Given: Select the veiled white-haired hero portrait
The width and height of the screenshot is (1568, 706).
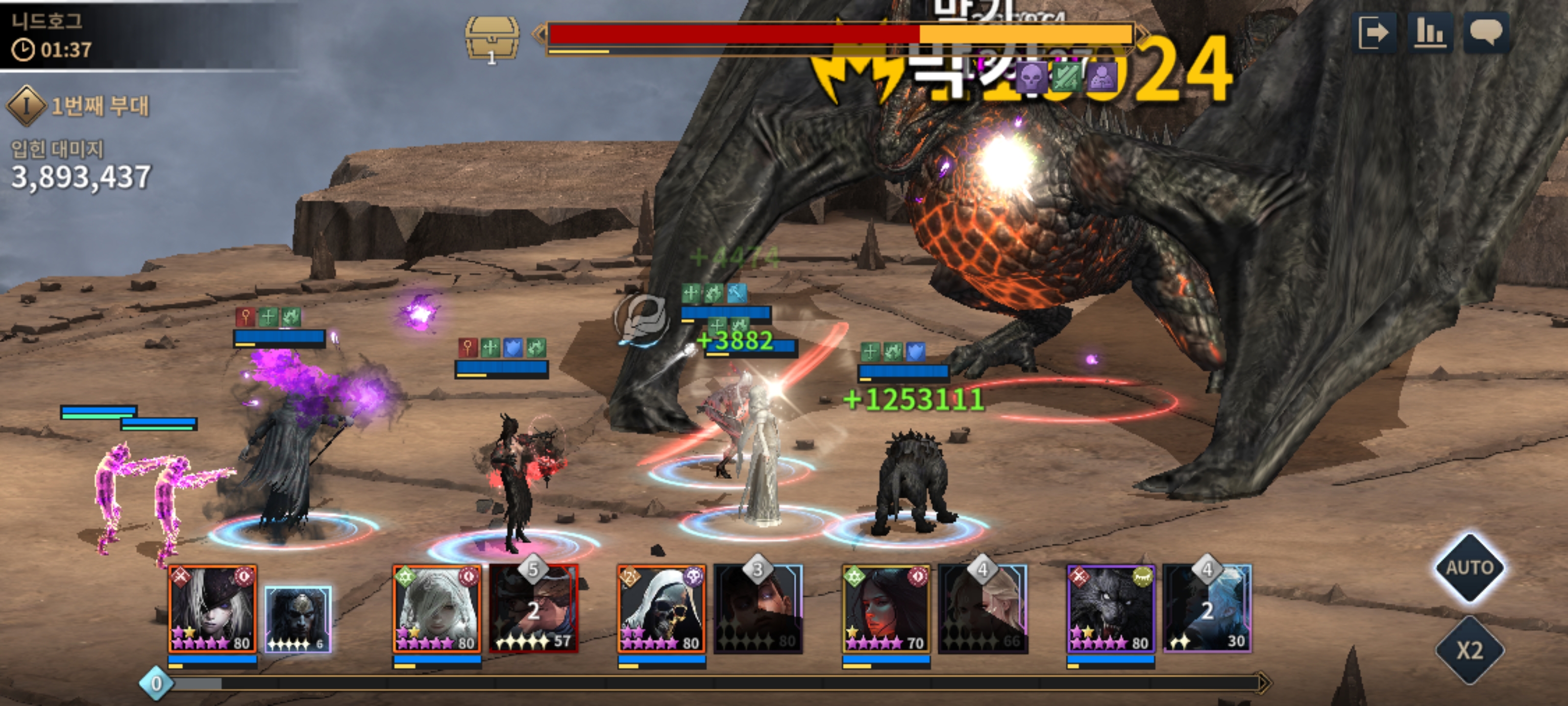Looking at the screenshot, I should (437, 608).
